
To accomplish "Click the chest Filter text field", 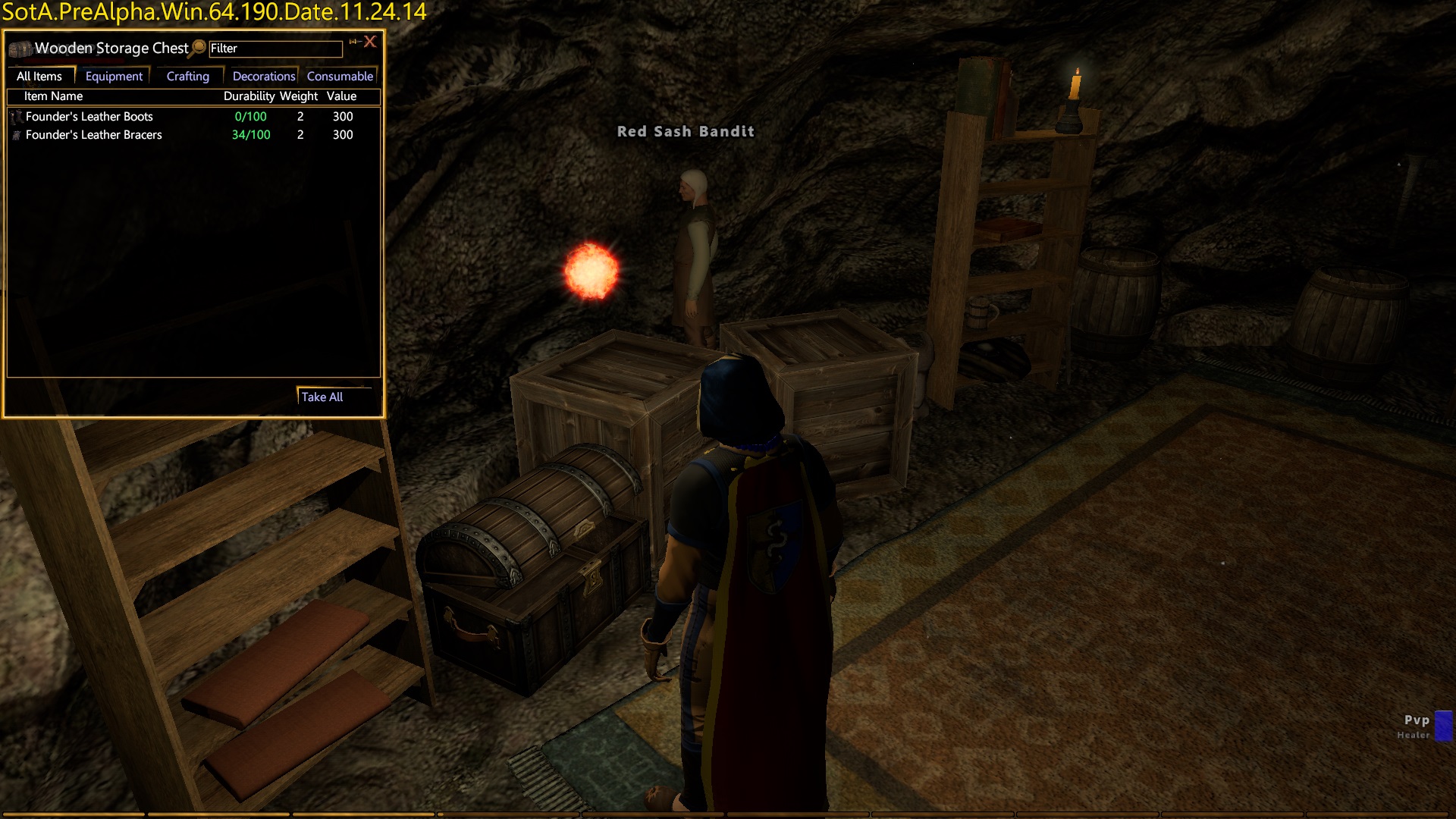I will [x=275, y=49].
